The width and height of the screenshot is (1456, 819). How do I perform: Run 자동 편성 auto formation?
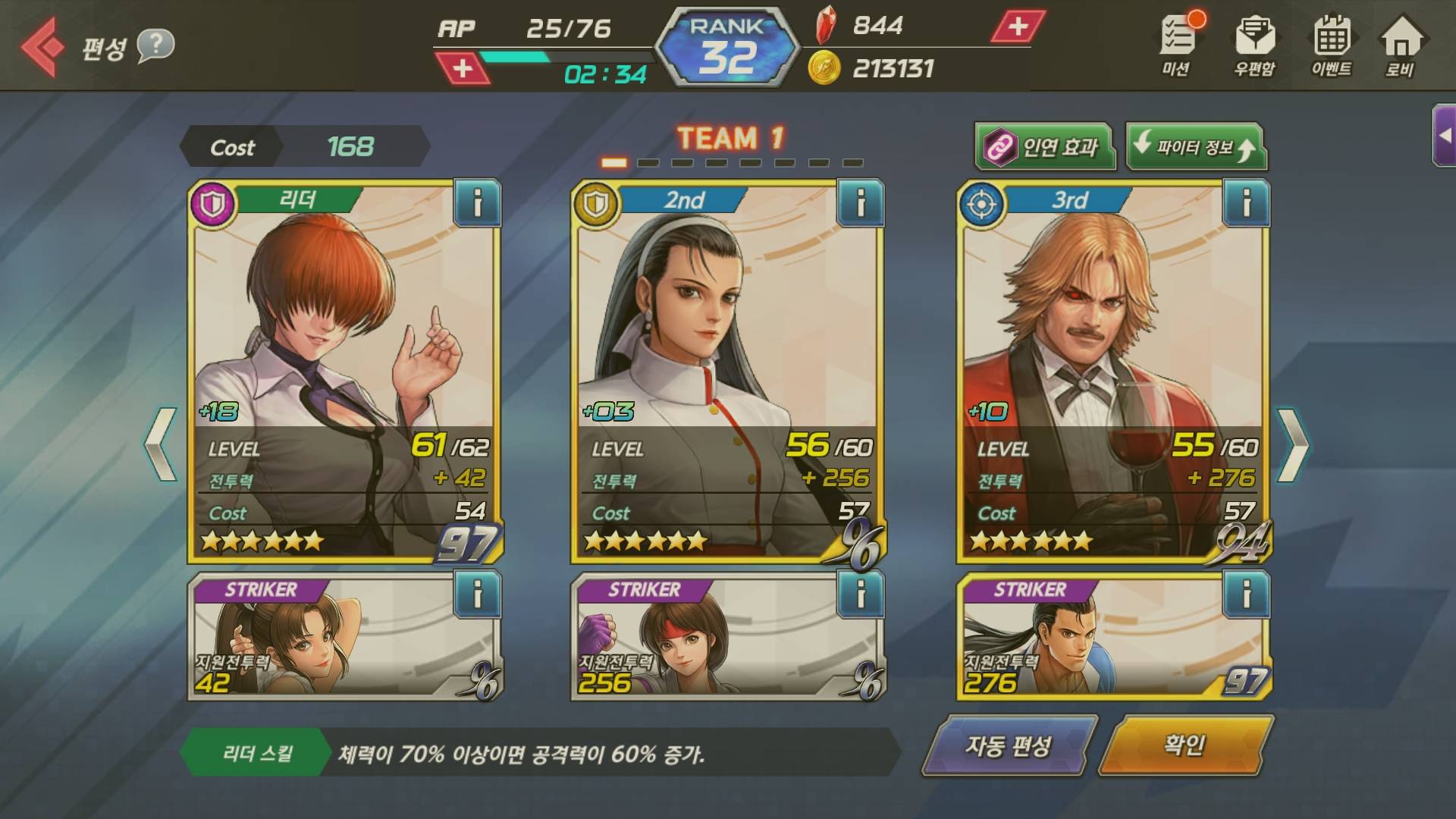tap(1009, 746)
